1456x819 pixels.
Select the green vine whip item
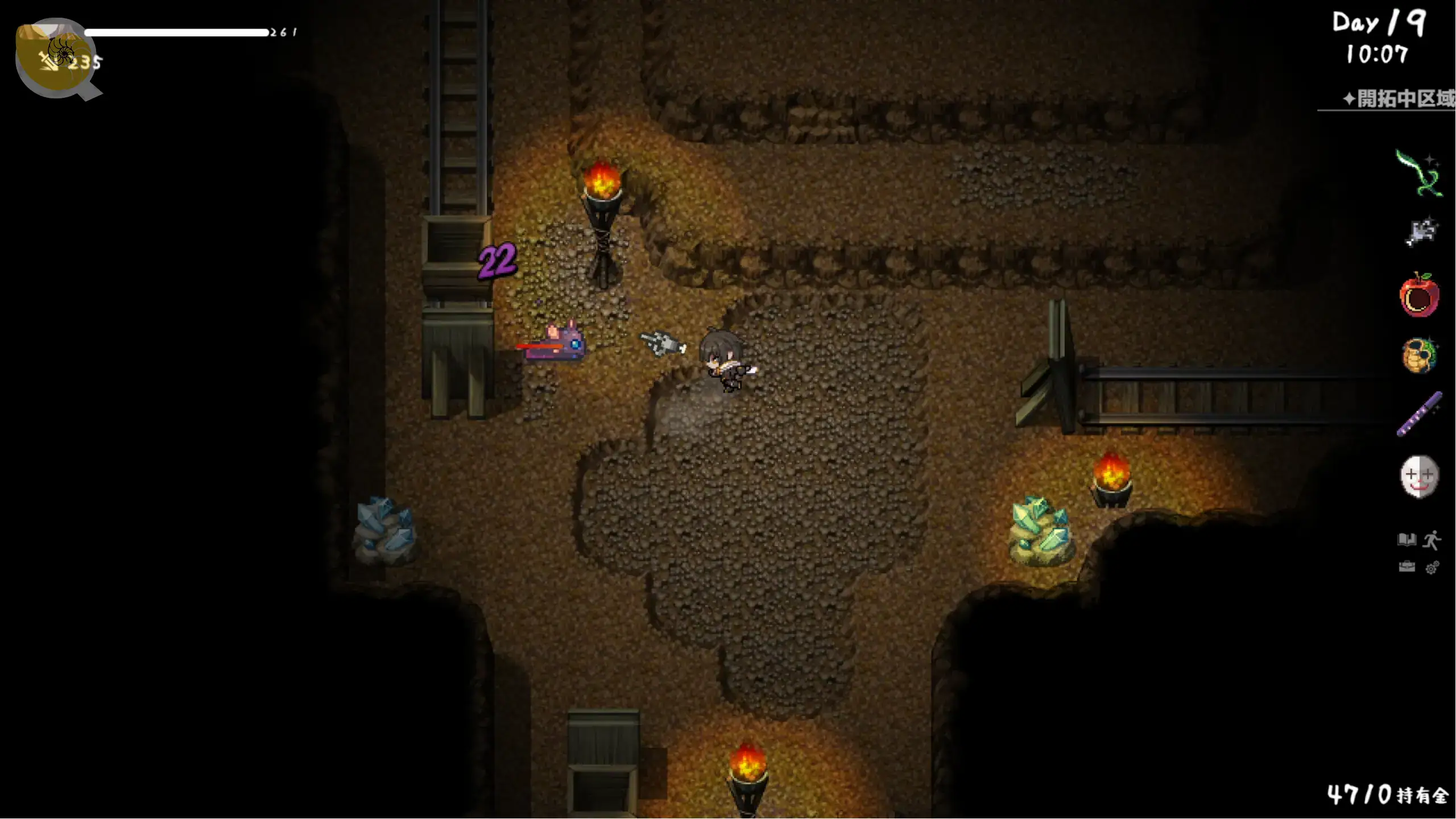(1418, 173)
